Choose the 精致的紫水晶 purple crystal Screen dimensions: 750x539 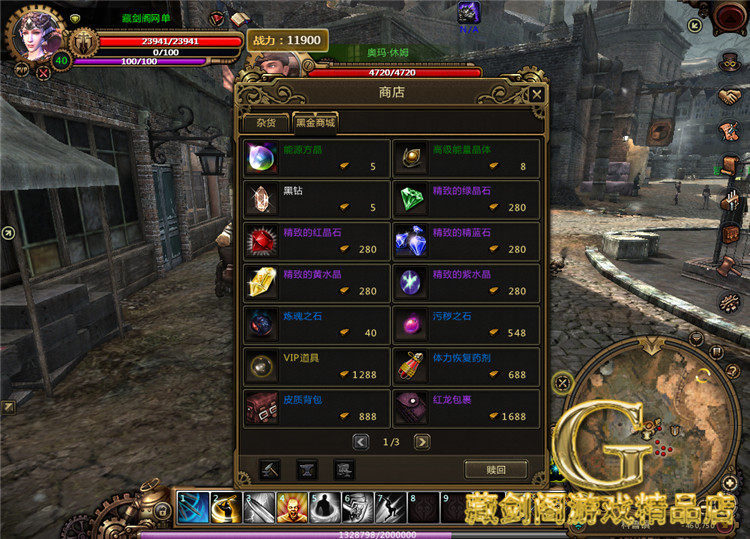466,283
